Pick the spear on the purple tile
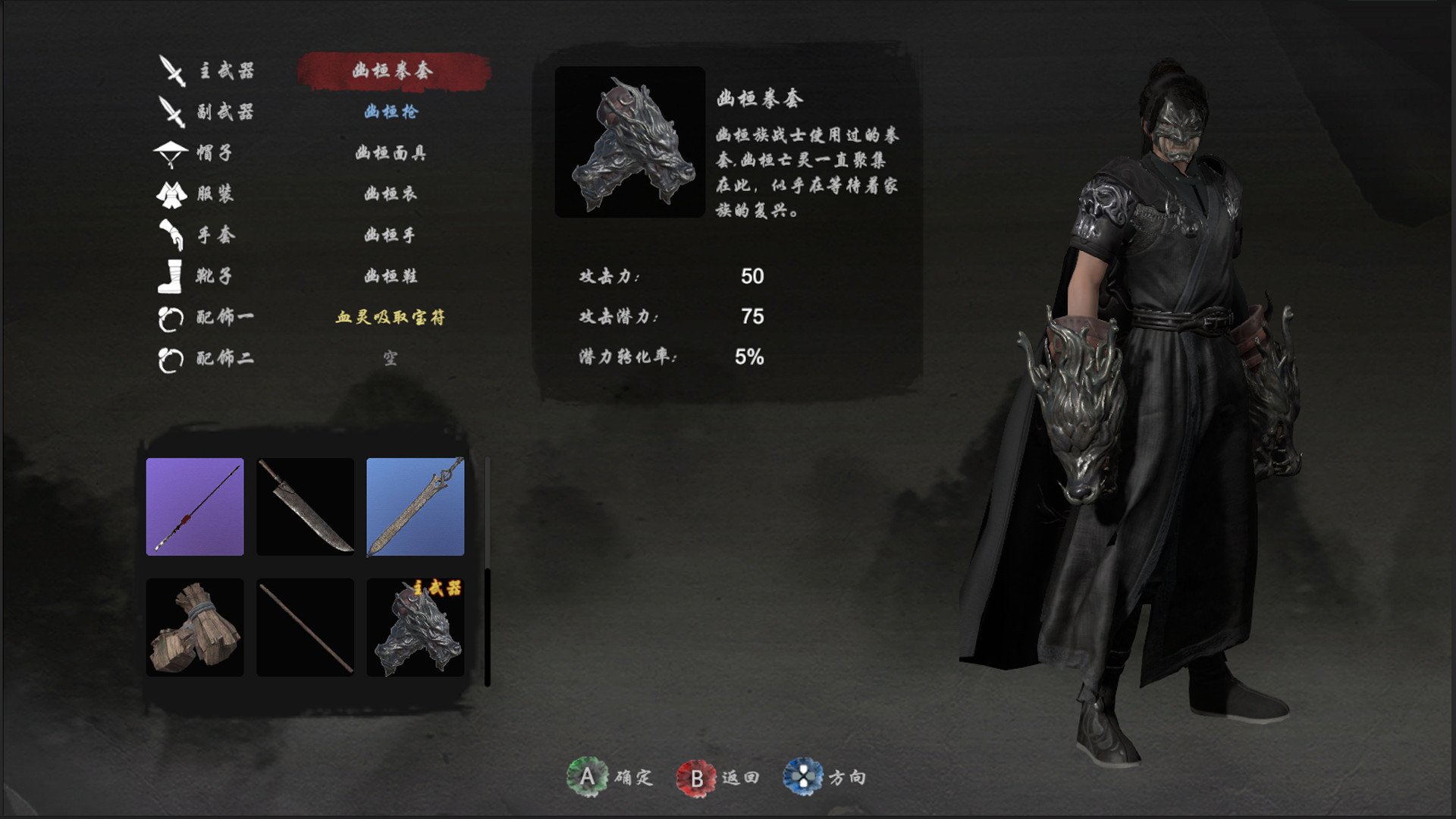Screen dimensions: 1456x819 [x=195, y=507]
